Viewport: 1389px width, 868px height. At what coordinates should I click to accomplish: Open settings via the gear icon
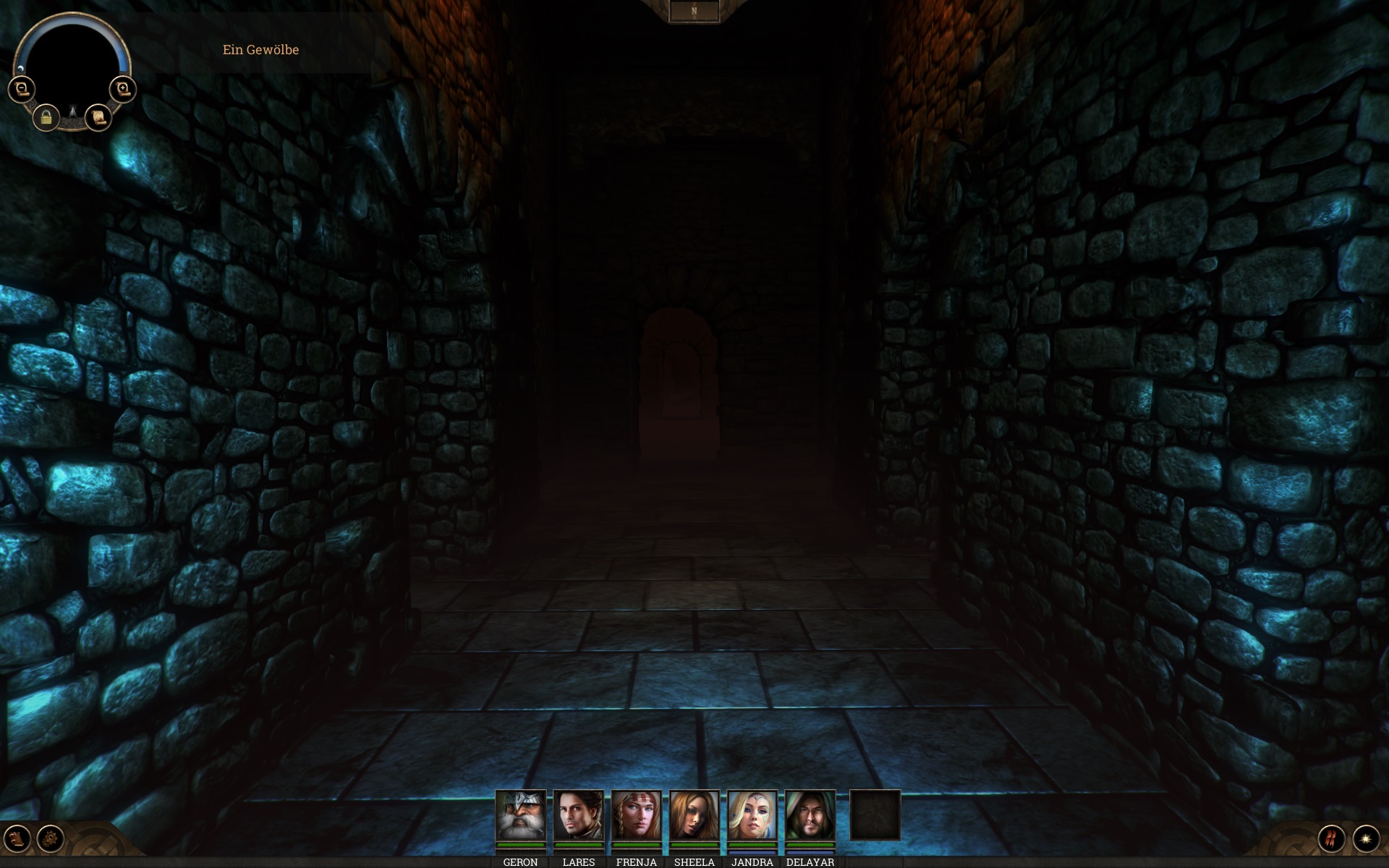pos(51,838)
